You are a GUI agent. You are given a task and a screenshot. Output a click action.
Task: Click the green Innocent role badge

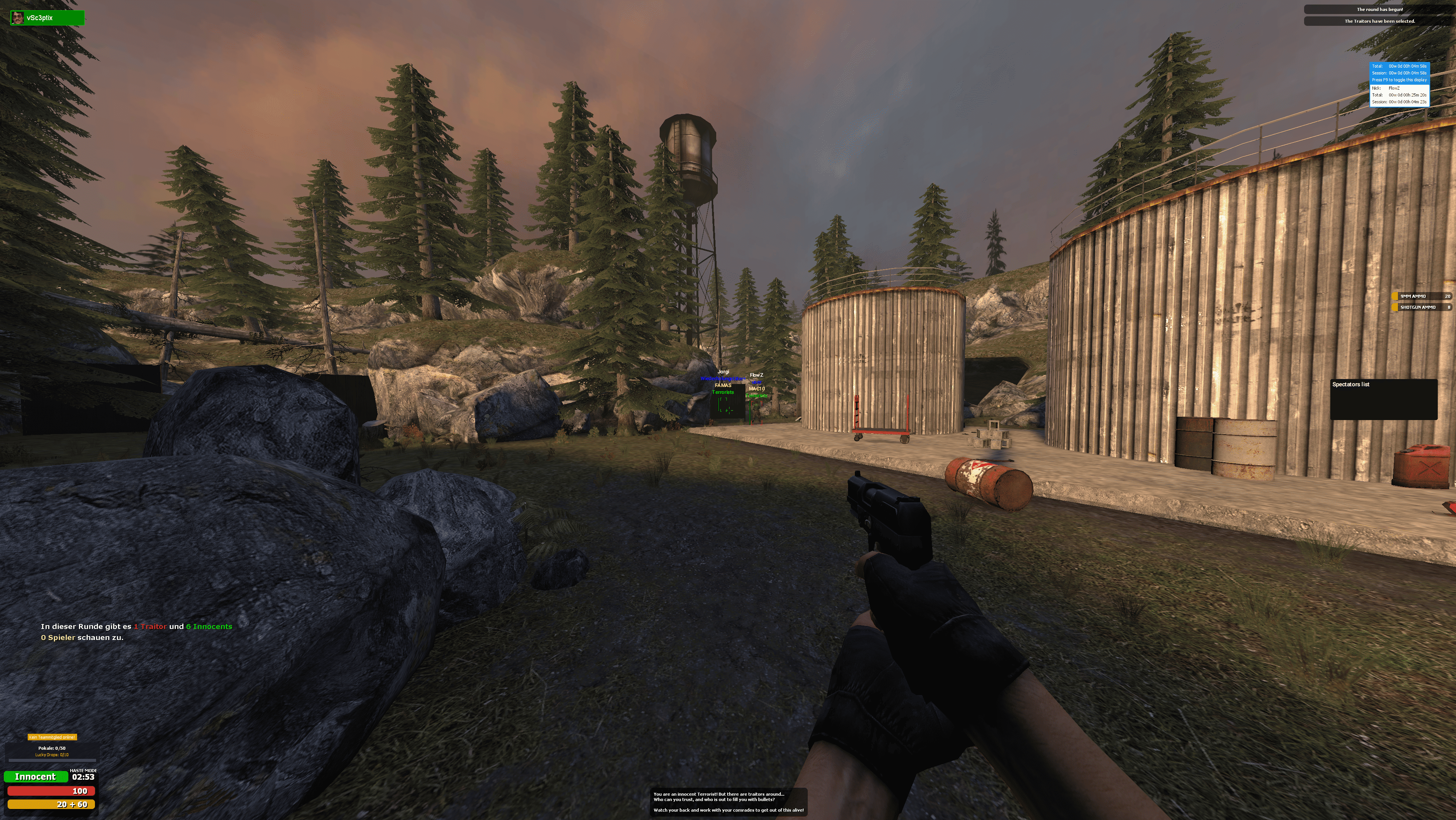pos(35,776)
